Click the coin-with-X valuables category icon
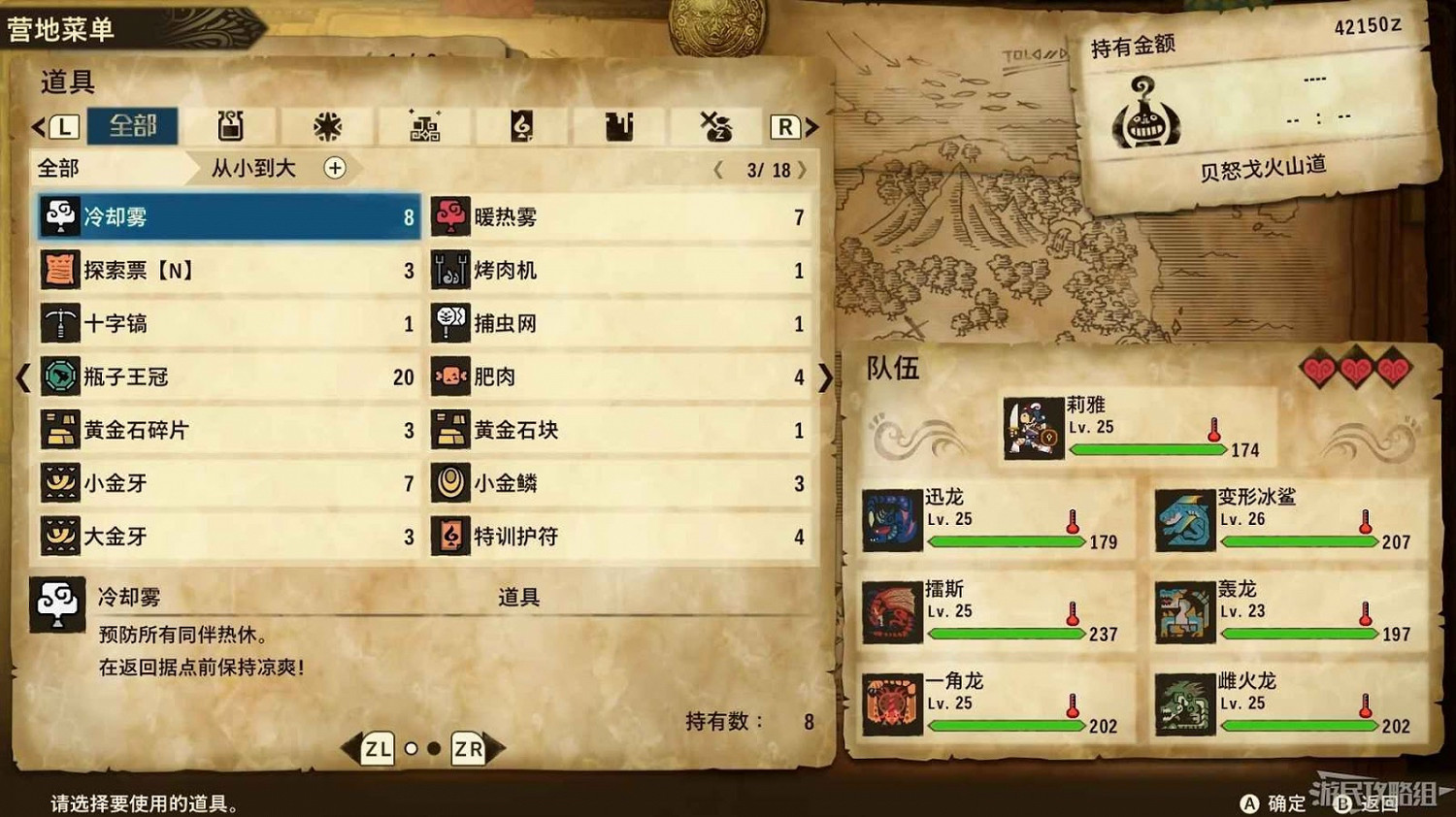The width and height of the screenshot is (1456, 817). pos(715,126)
